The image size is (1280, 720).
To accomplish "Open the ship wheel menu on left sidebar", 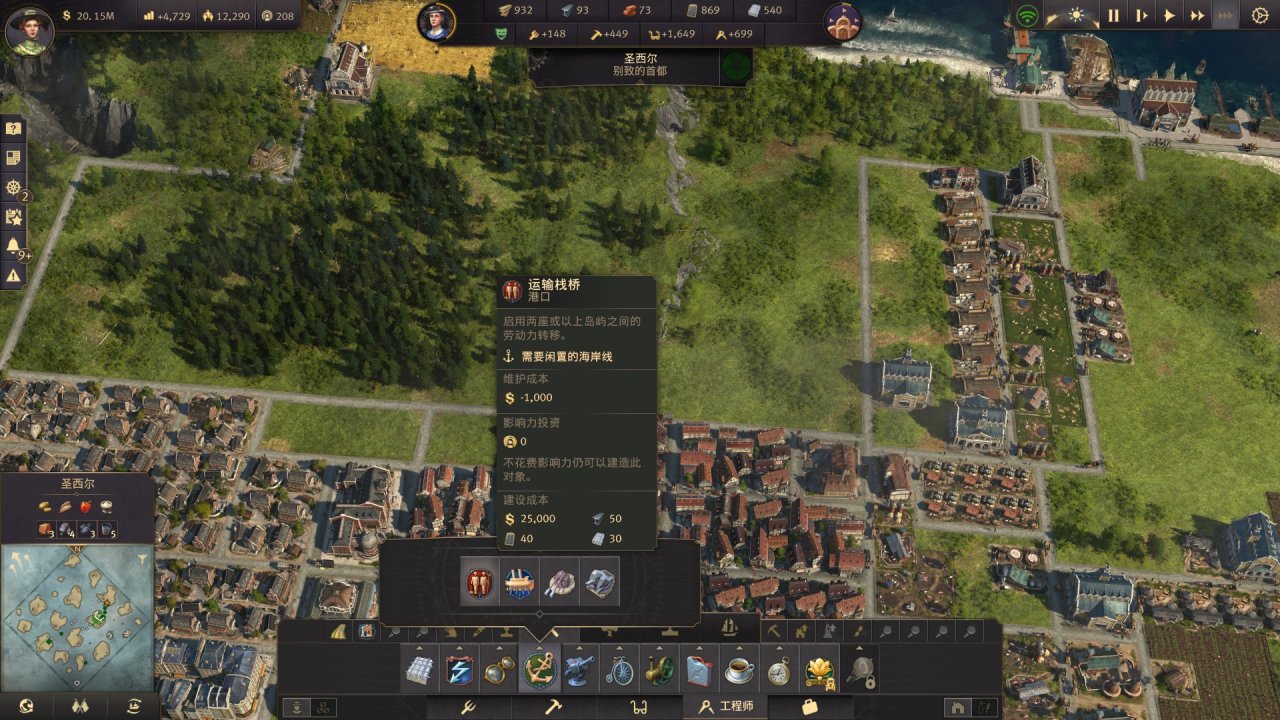I will (14, 187).
